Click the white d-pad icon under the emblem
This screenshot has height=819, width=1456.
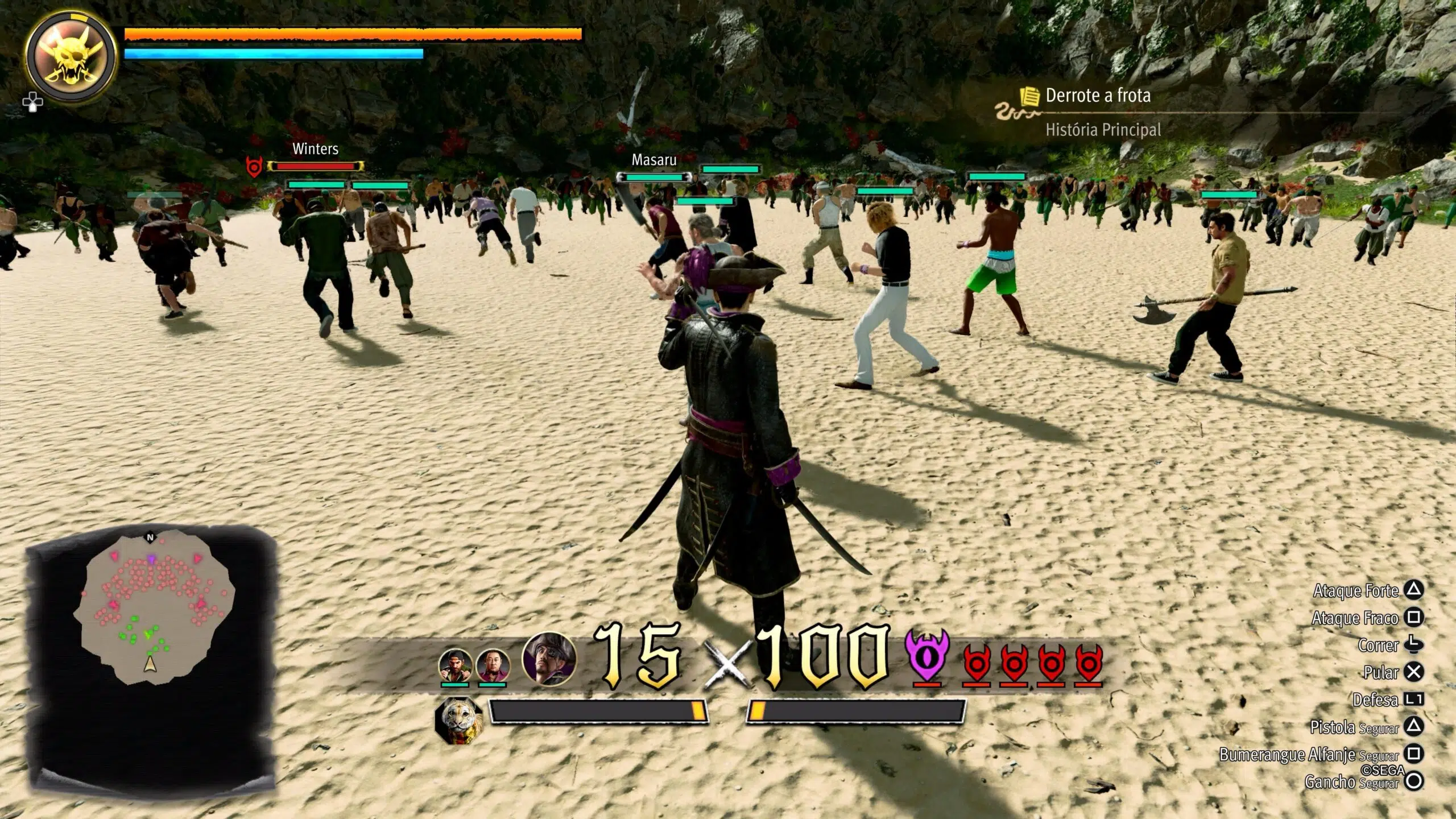(x=32, y=102)
